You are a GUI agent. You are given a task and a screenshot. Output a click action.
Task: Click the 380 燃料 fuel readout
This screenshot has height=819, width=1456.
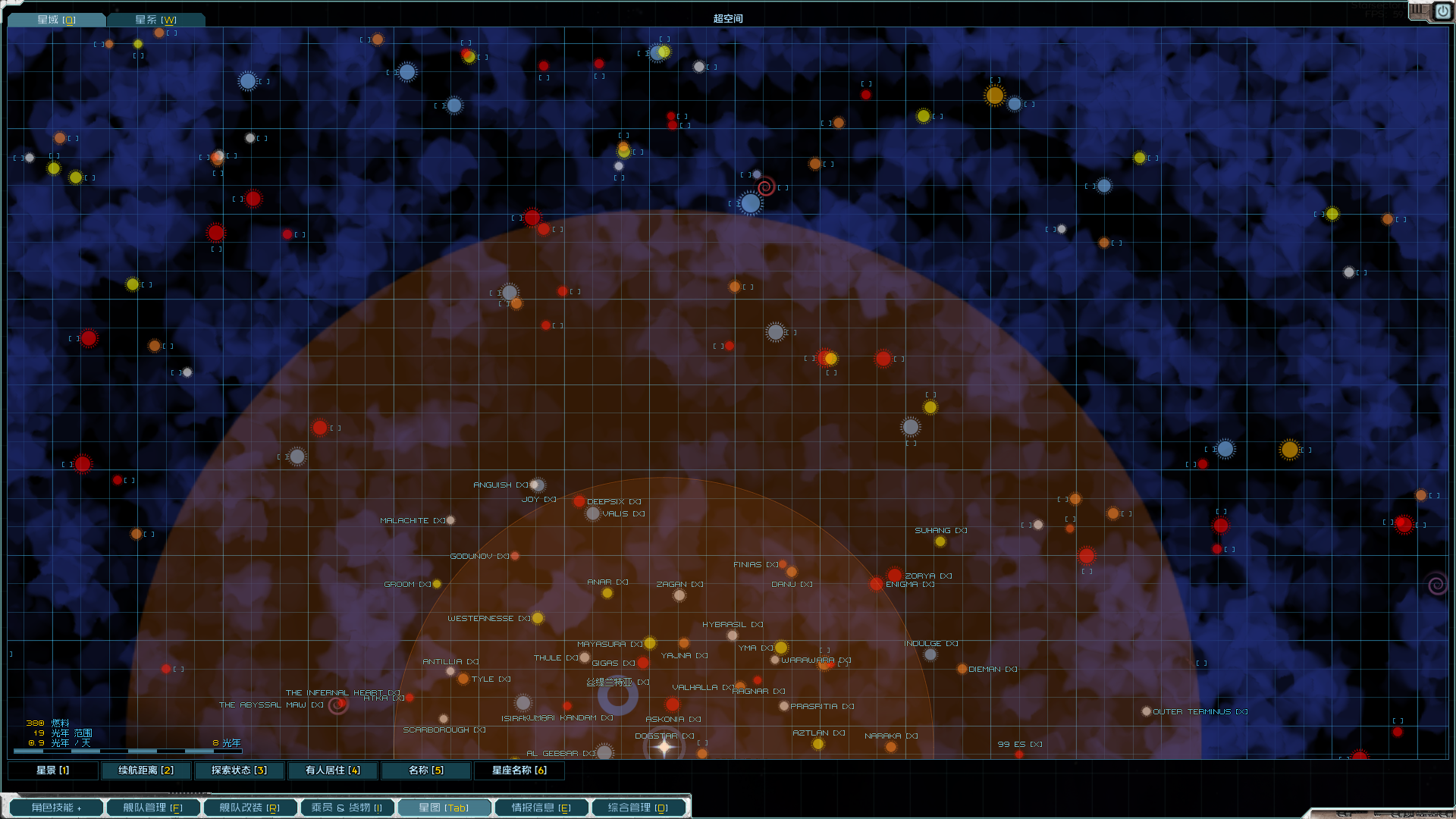pos(49,723)
